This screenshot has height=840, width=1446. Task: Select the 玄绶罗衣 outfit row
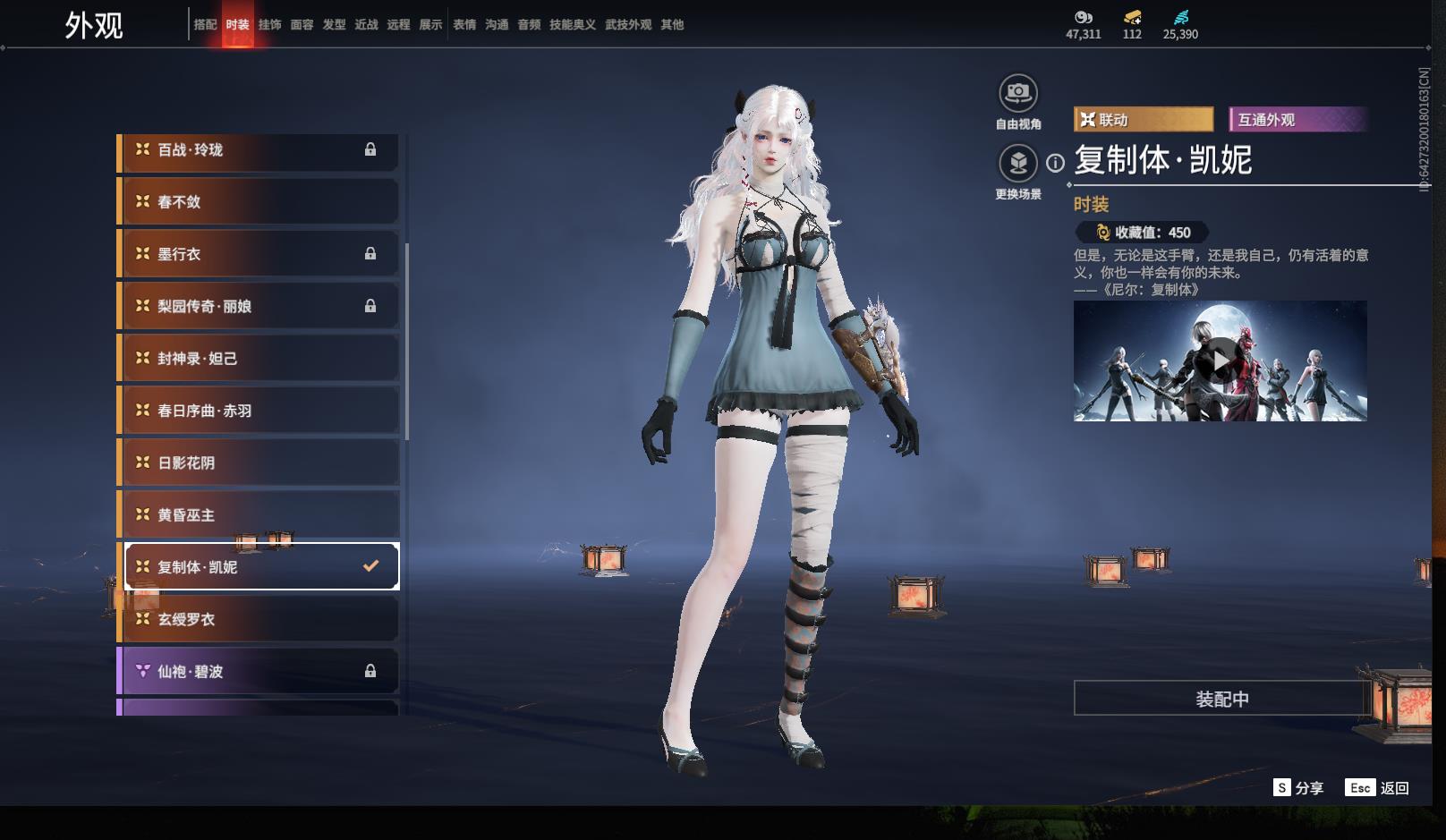pos(259,619)
